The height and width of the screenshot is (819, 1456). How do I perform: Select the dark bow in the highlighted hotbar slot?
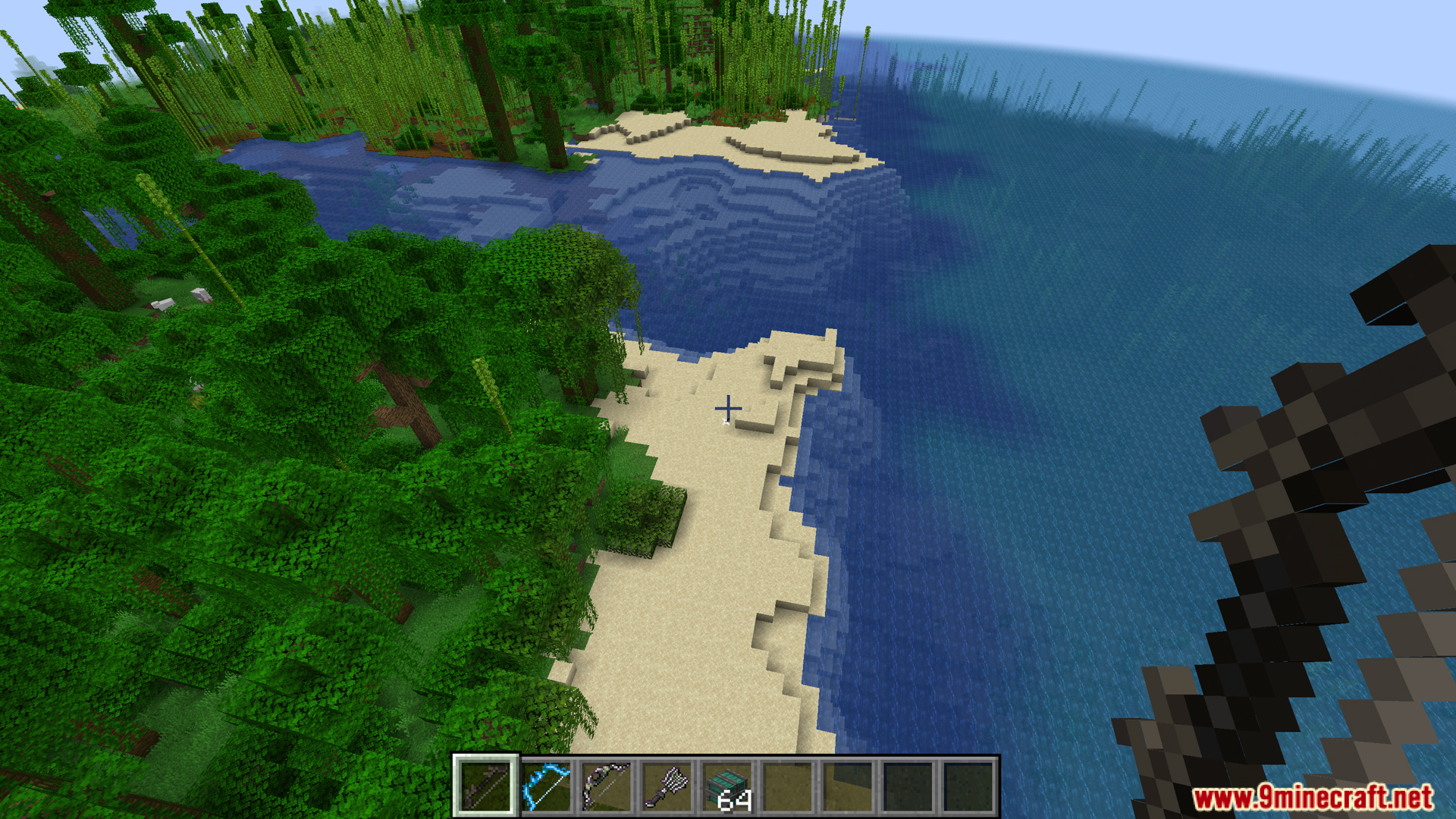tap(485, 786)
